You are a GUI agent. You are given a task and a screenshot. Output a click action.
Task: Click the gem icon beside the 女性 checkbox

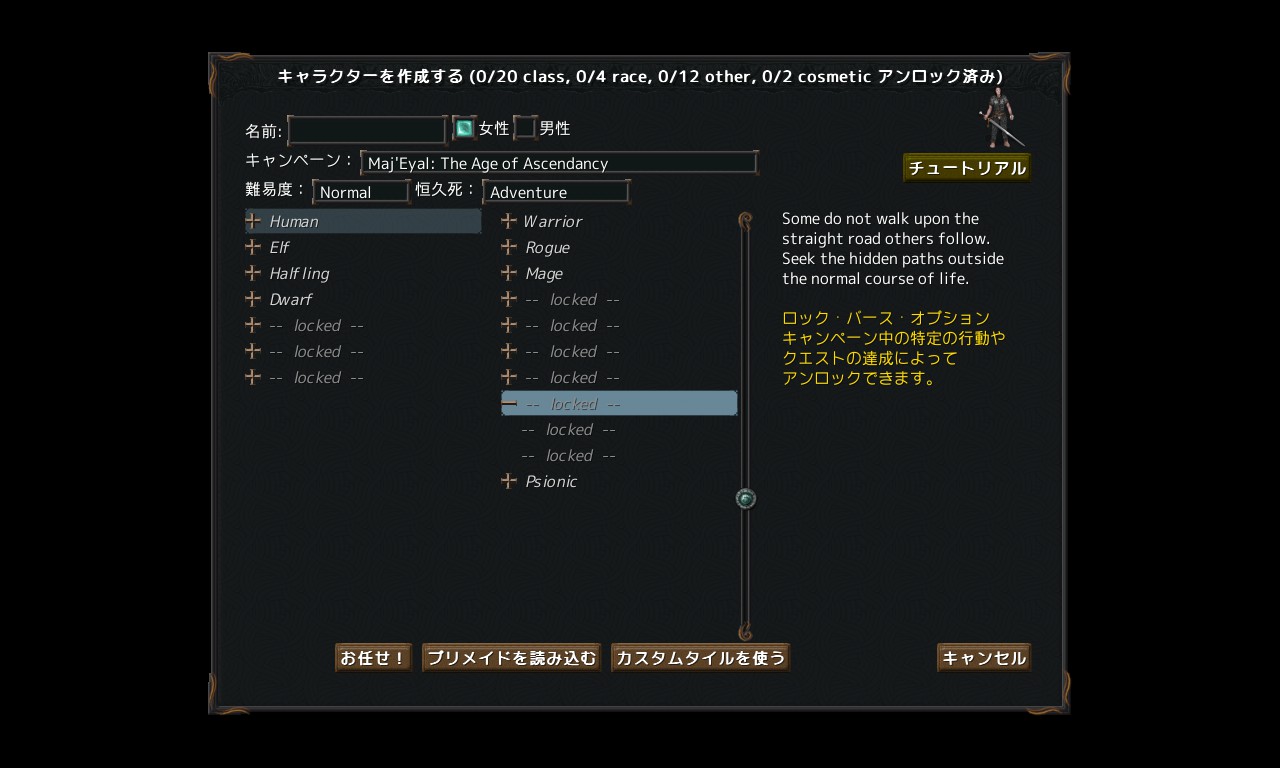tap(463, 127)
